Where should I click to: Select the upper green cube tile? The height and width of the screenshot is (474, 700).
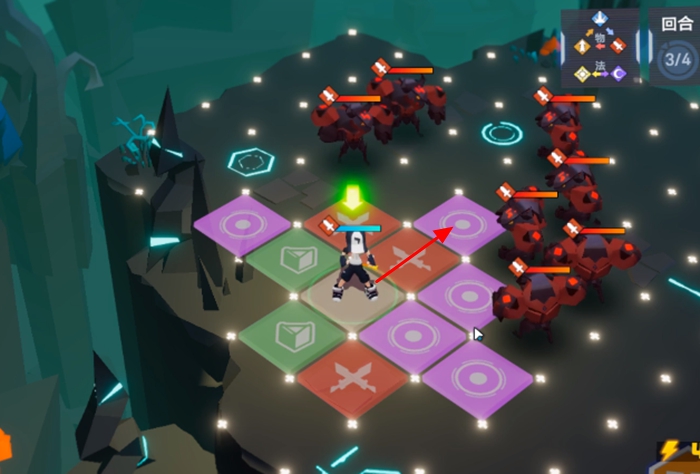[294, 261]
